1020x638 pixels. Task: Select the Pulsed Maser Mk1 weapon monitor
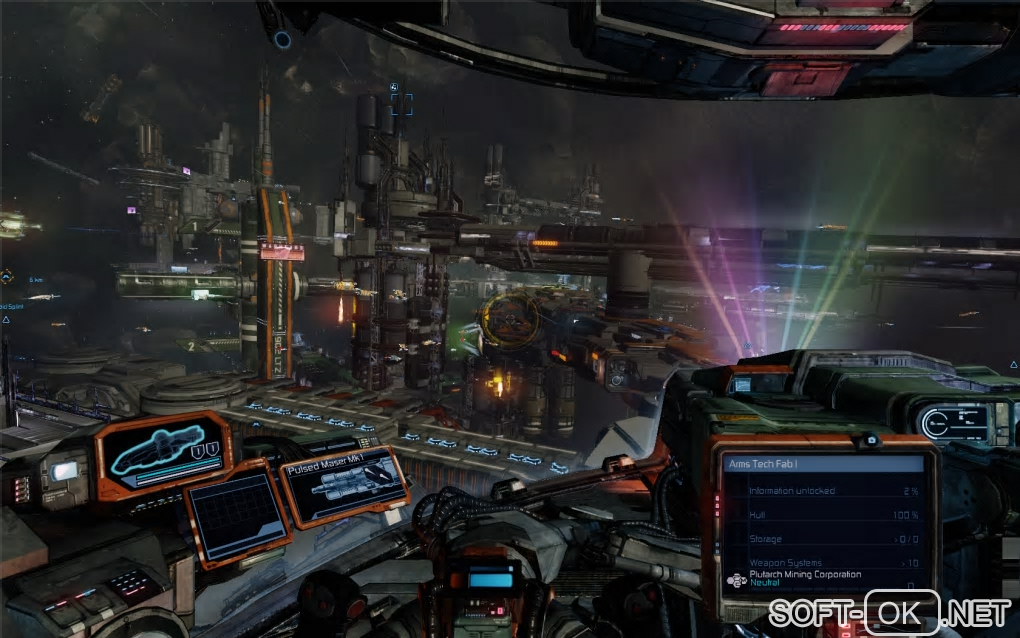point(345,486)
